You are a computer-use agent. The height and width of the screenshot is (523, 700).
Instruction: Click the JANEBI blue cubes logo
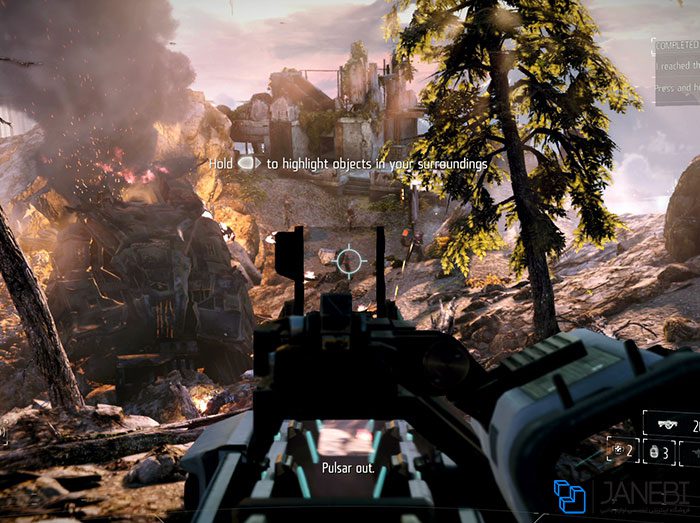pos(570,496)
